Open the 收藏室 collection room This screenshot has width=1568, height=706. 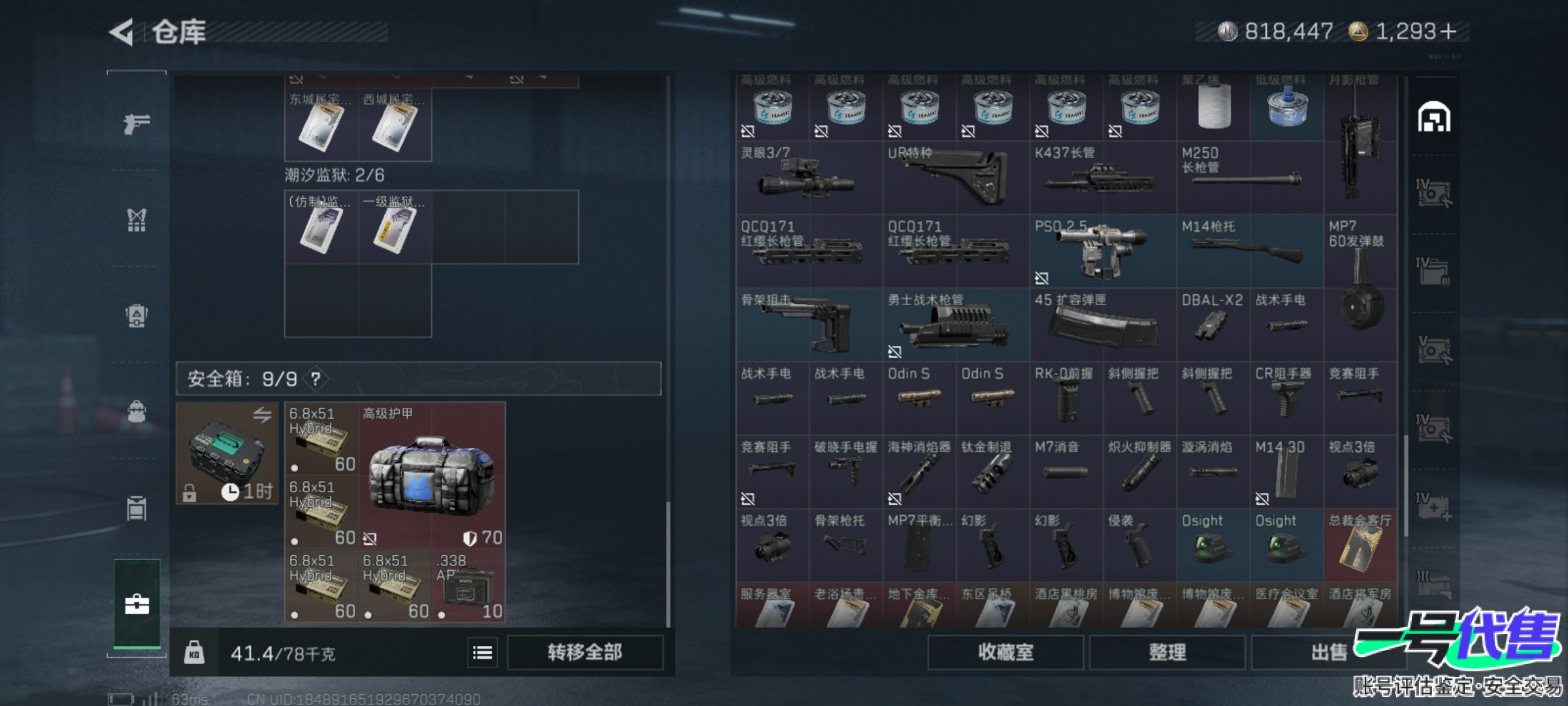[x=1005, y=652]
